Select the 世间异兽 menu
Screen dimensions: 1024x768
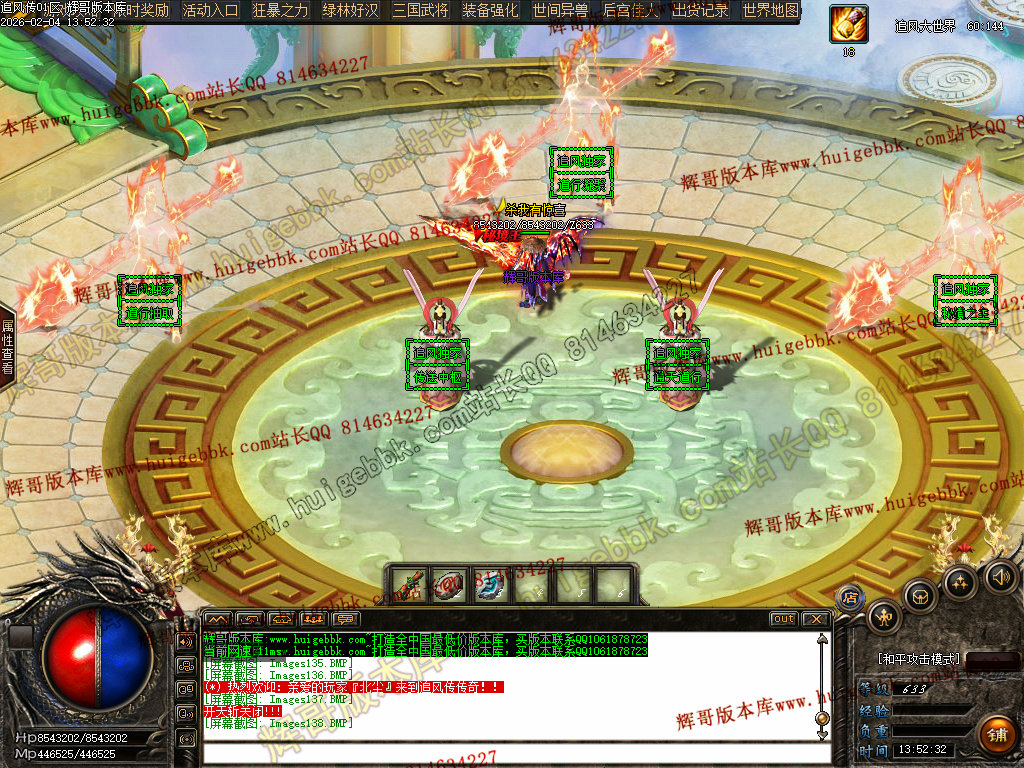560,11
